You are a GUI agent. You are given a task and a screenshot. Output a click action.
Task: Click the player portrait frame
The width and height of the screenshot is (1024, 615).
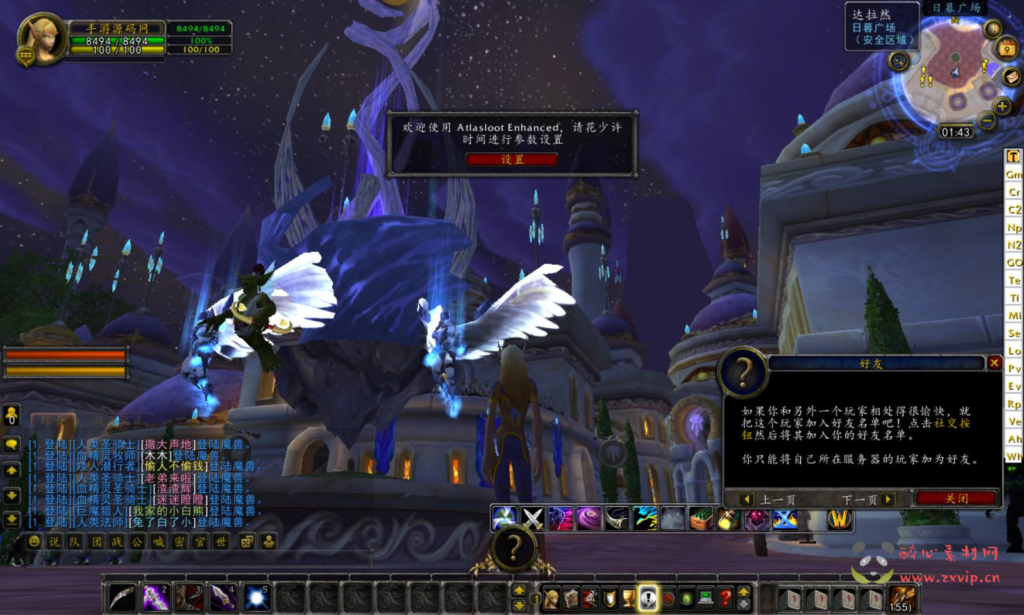pyautogui.click(x=42, y=40)
